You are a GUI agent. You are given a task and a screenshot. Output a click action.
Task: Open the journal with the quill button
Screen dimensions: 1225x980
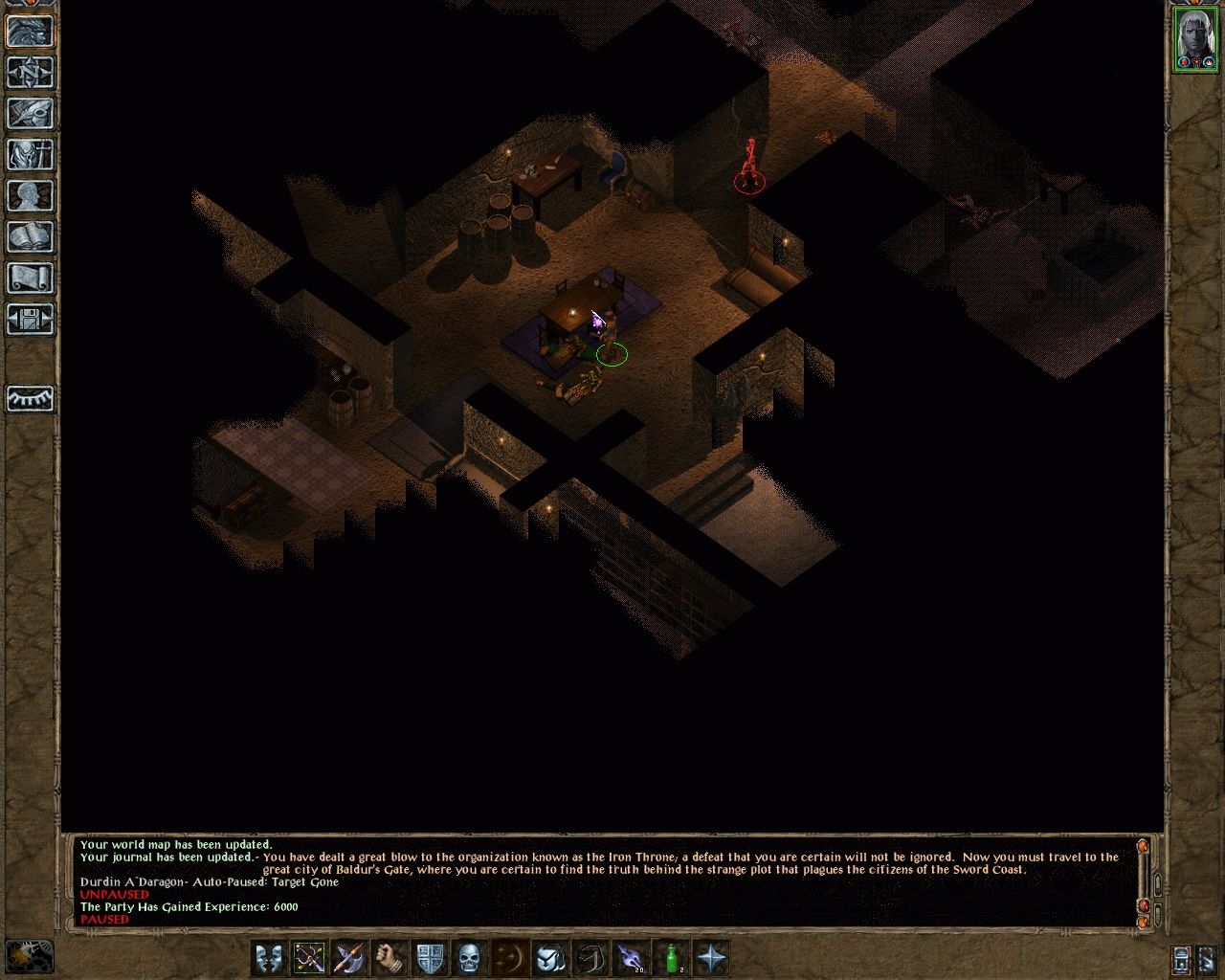point(31,114)
